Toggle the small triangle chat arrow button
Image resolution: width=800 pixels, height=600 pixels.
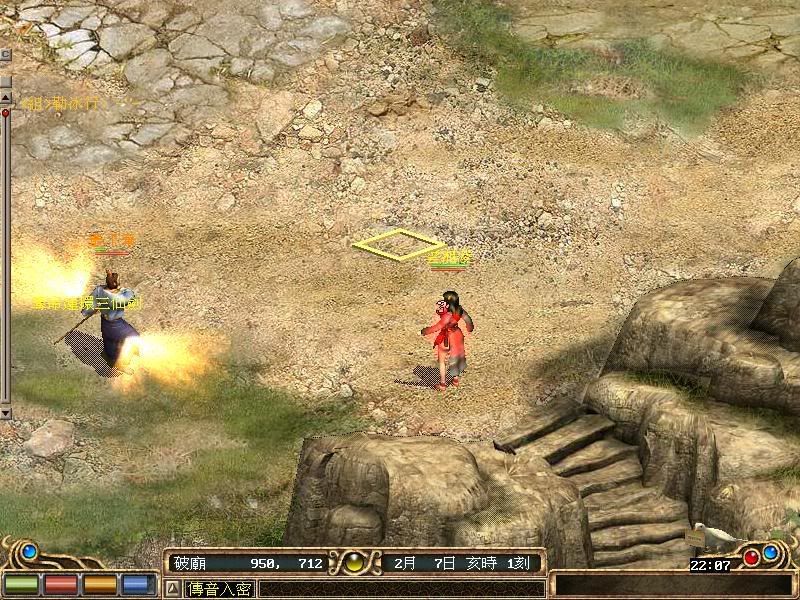[172, 589]
